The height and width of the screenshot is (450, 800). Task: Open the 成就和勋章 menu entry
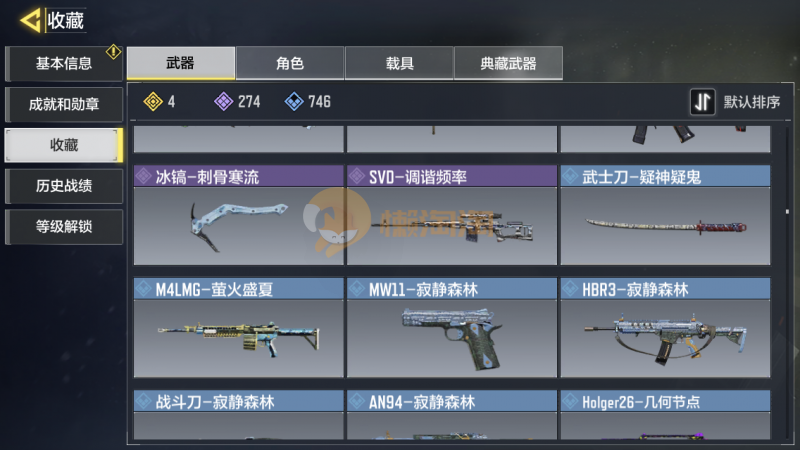click(x=63, y=104)
